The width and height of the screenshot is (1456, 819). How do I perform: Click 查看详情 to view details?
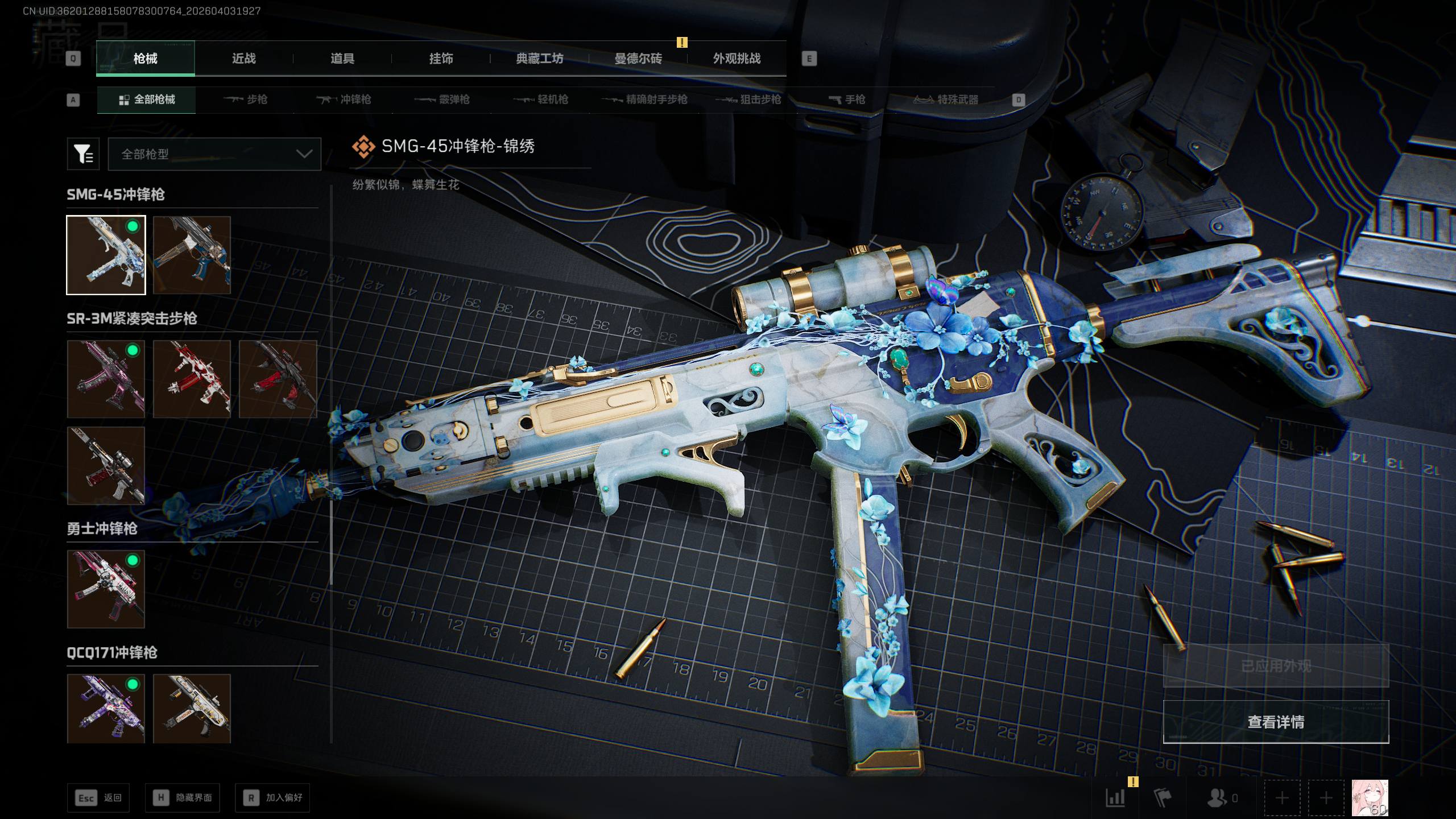tap(1276, 722)
